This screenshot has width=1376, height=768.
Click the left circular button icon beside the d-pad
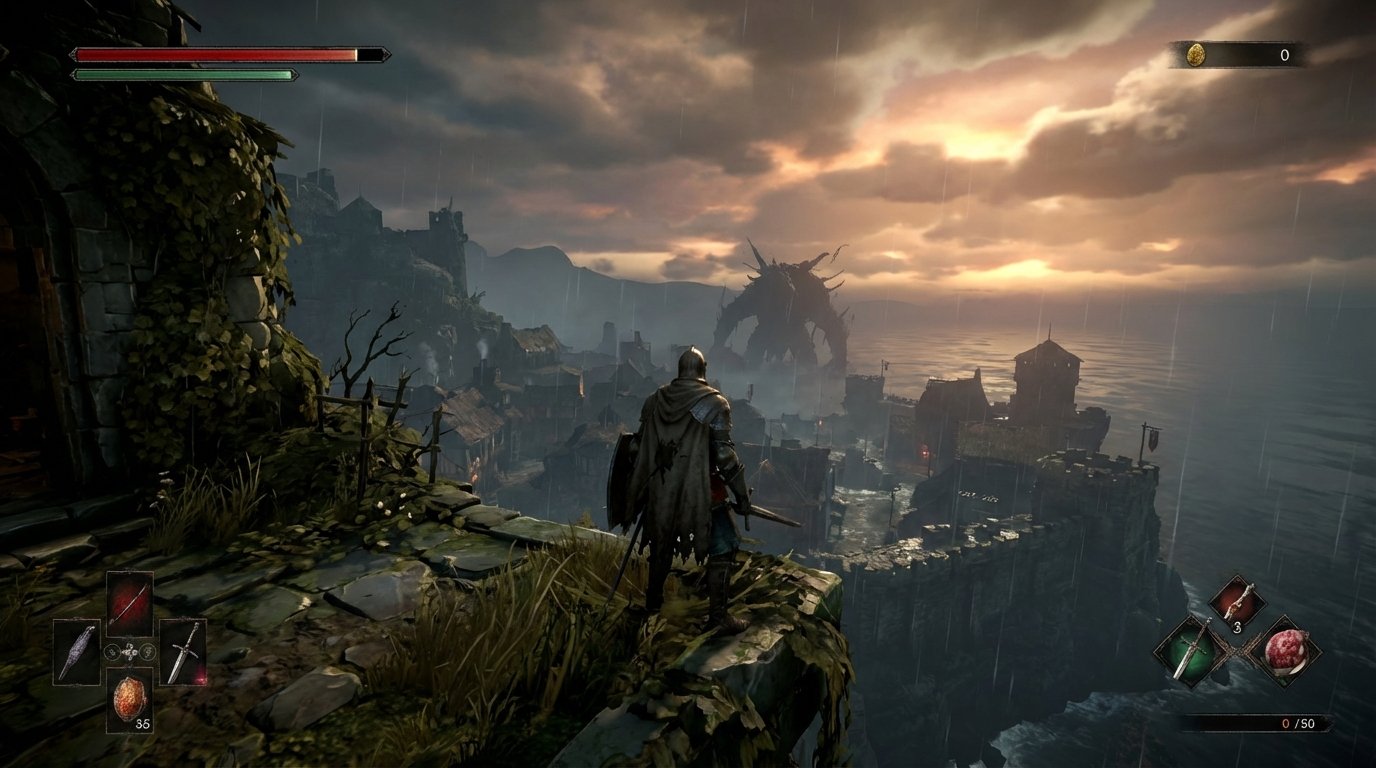point(113,652)
